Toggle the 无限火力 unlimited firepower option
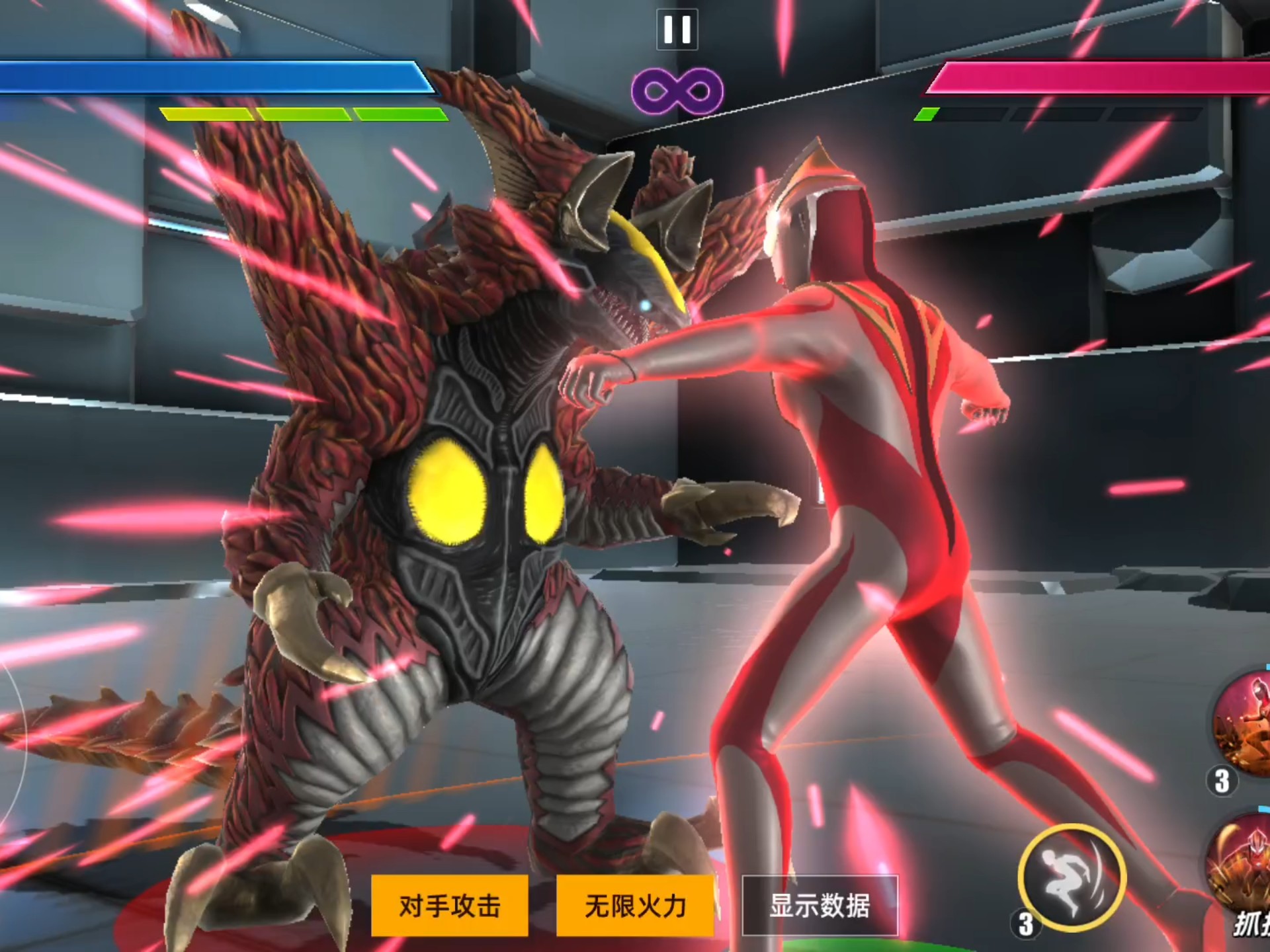 pos(635,905)
